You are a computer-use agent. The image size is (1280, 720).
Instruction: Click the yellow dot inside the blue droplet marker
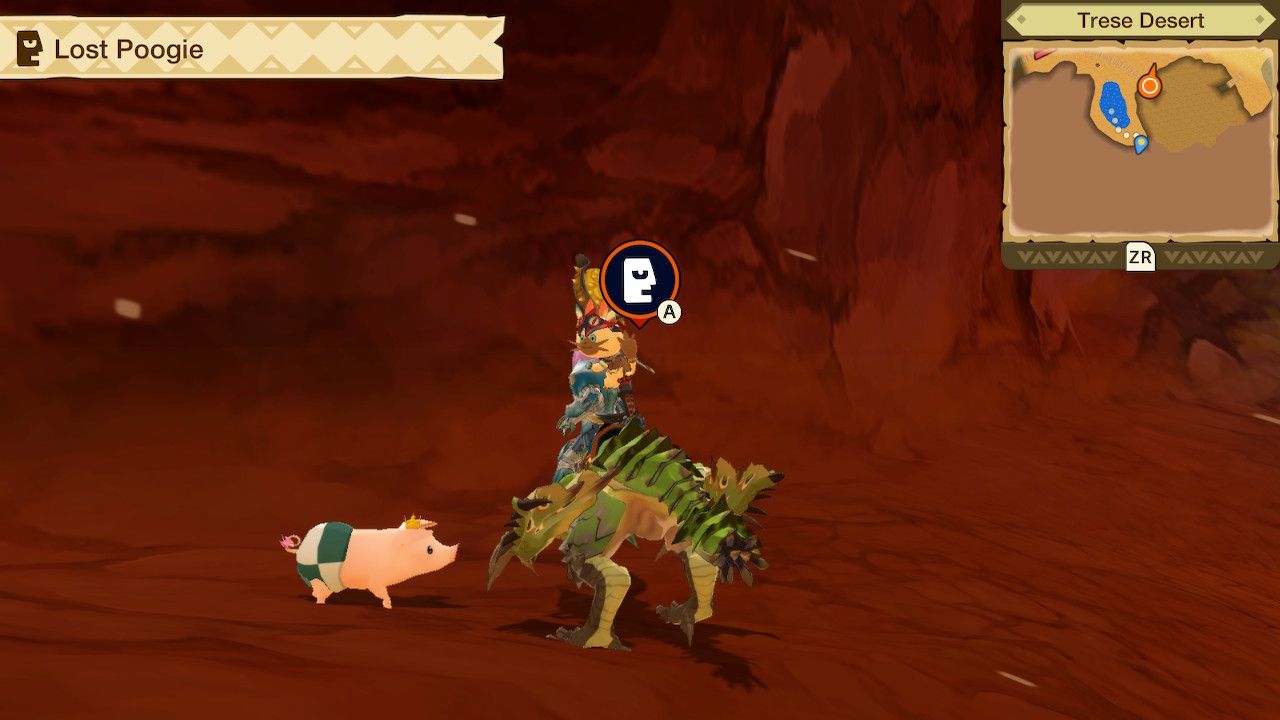1140,142
